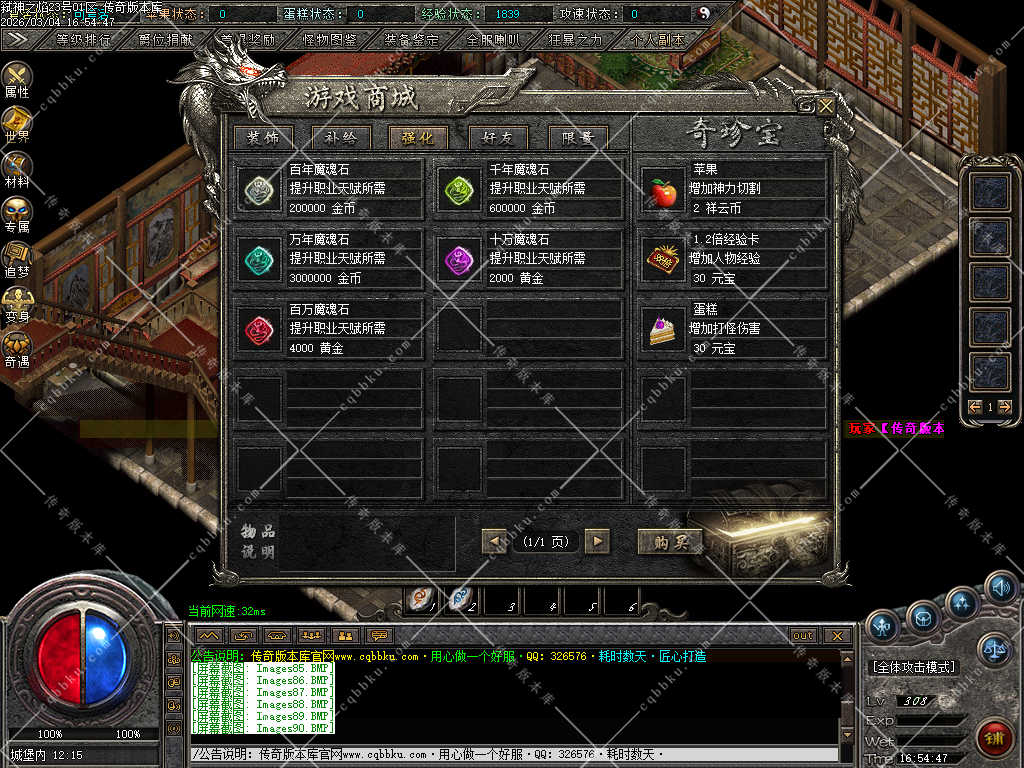The height and width of the screenshot is (768, 1024).
Task: Select the 百年魔魂石 item for 200000 gold
Action: click(x=260, y=188)
